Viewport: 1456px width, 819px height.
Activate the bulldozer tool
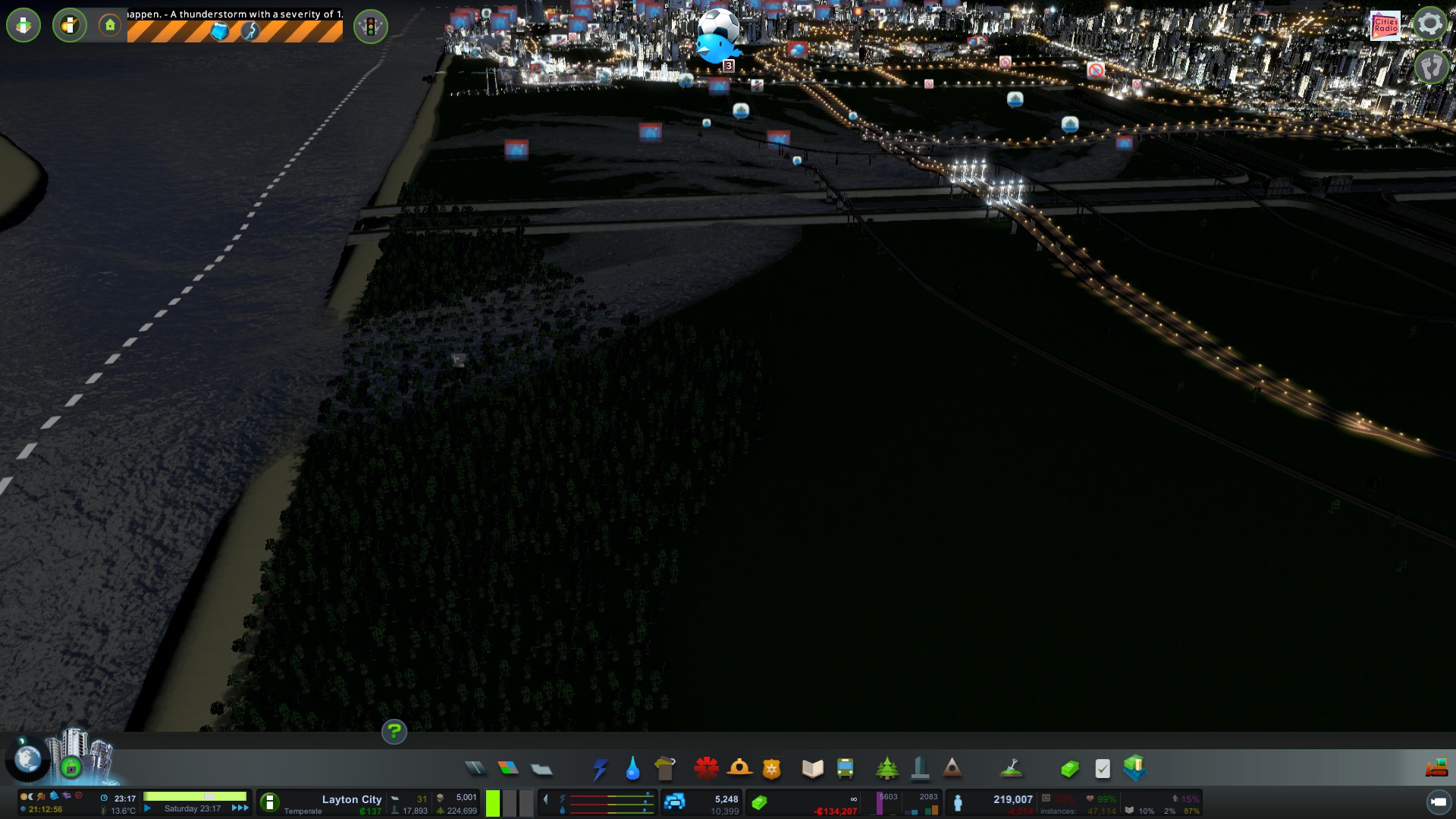click(x=1436, y=769)
